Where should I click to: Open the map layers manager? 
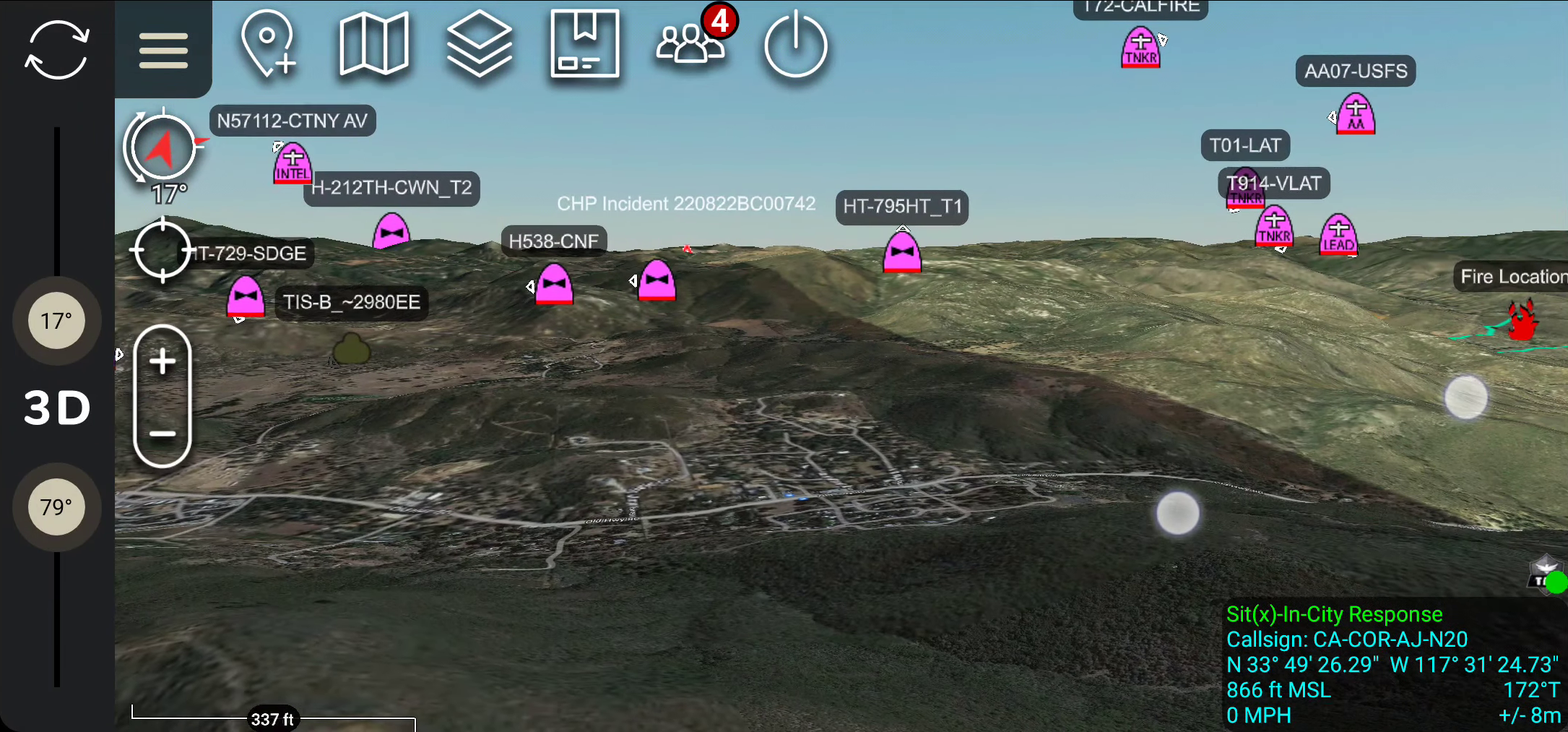(480, 45)
